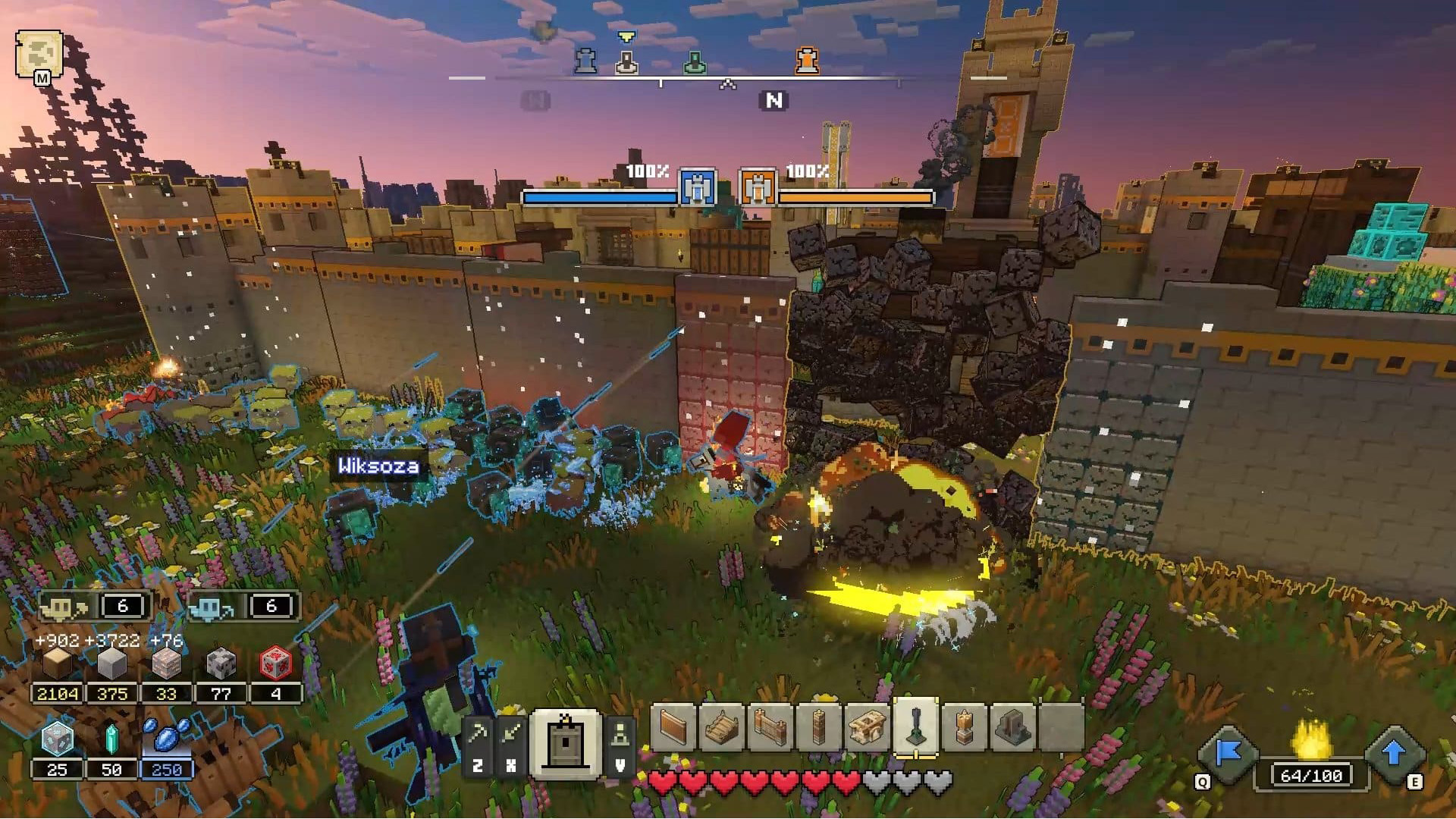1456x819 pixels.
Task: Choose the wooden ramp stairs slot
Action: pyautogui.click(x=722, y=727)
